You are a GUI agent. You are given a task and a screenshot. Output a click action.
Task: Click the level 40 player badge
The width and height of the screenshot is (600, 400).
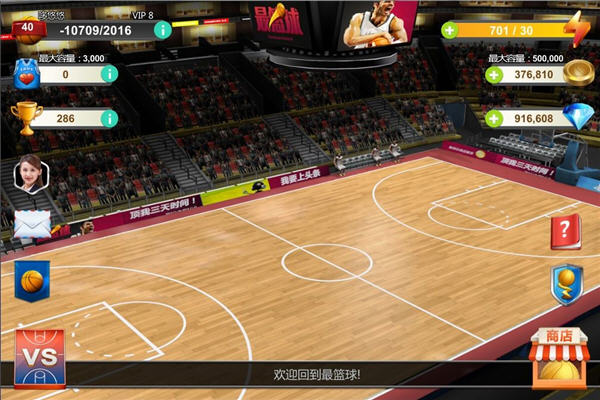(x=27, y=28)
